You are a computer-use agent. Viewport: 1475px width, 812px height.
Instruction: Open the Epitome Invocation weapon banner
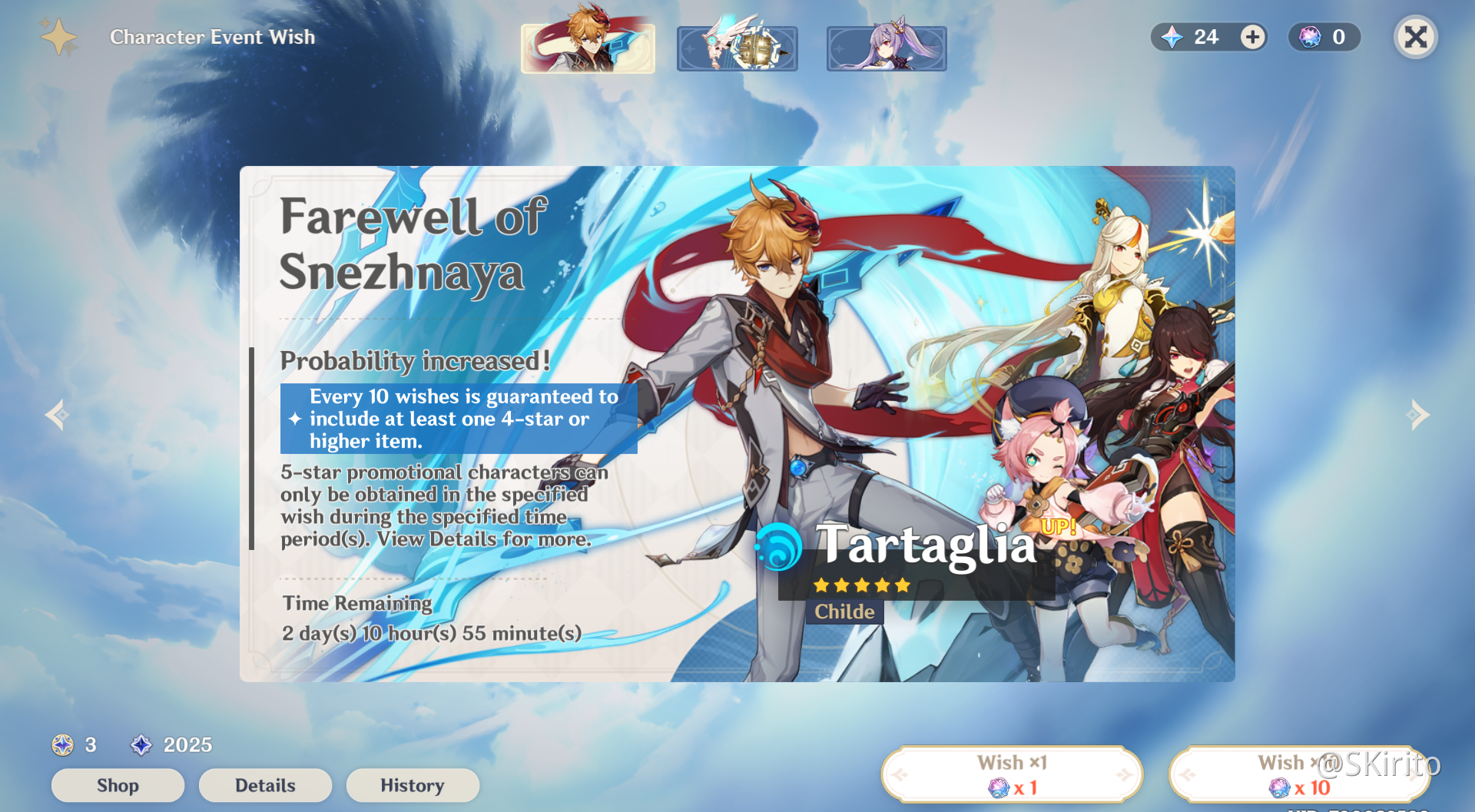coord(737,48)
